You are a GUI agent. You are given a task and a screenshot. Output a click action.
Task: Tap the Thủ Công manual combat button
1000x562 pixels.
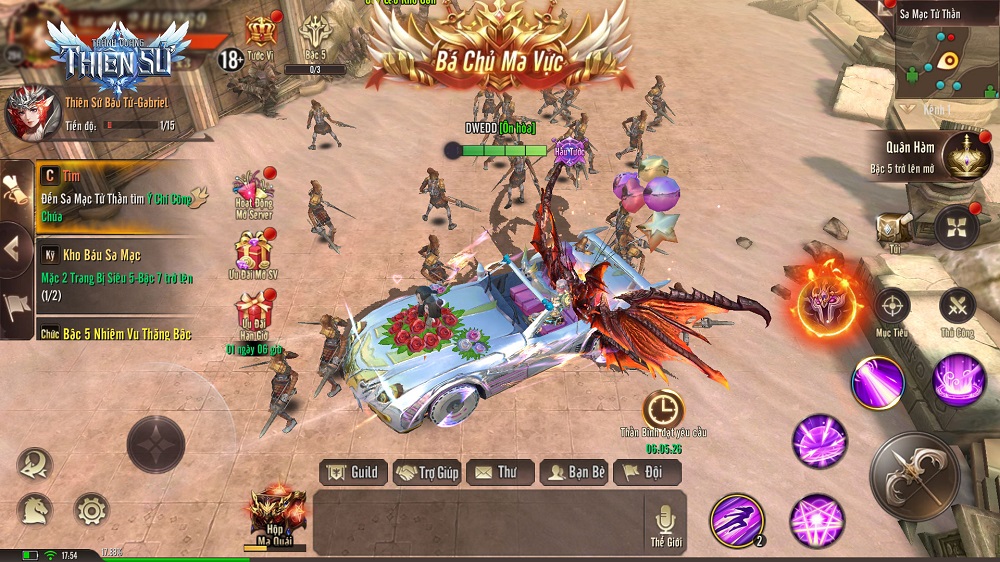(x=957, y=305)
